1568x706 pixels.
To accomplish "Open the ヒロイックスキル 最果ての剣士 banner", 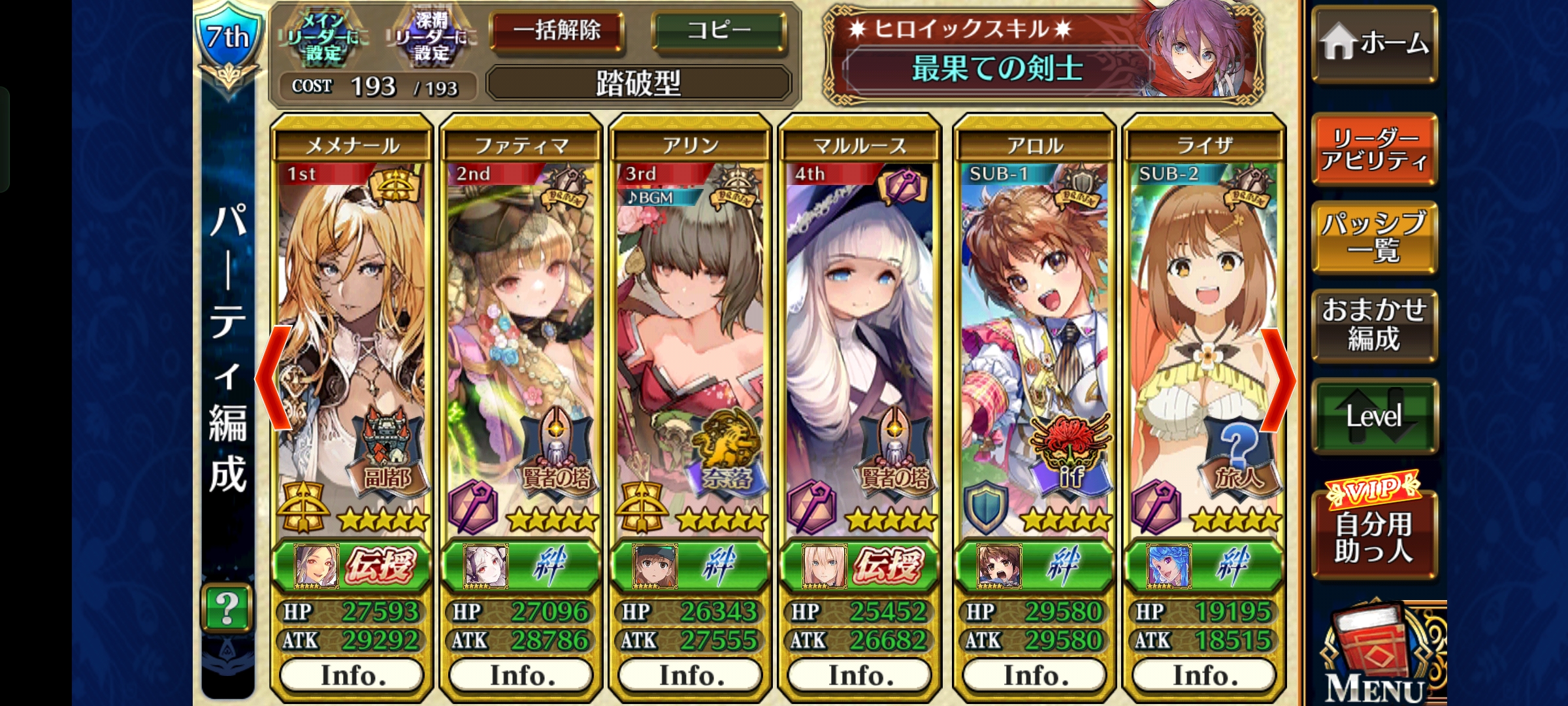I will click(1043, 54).
